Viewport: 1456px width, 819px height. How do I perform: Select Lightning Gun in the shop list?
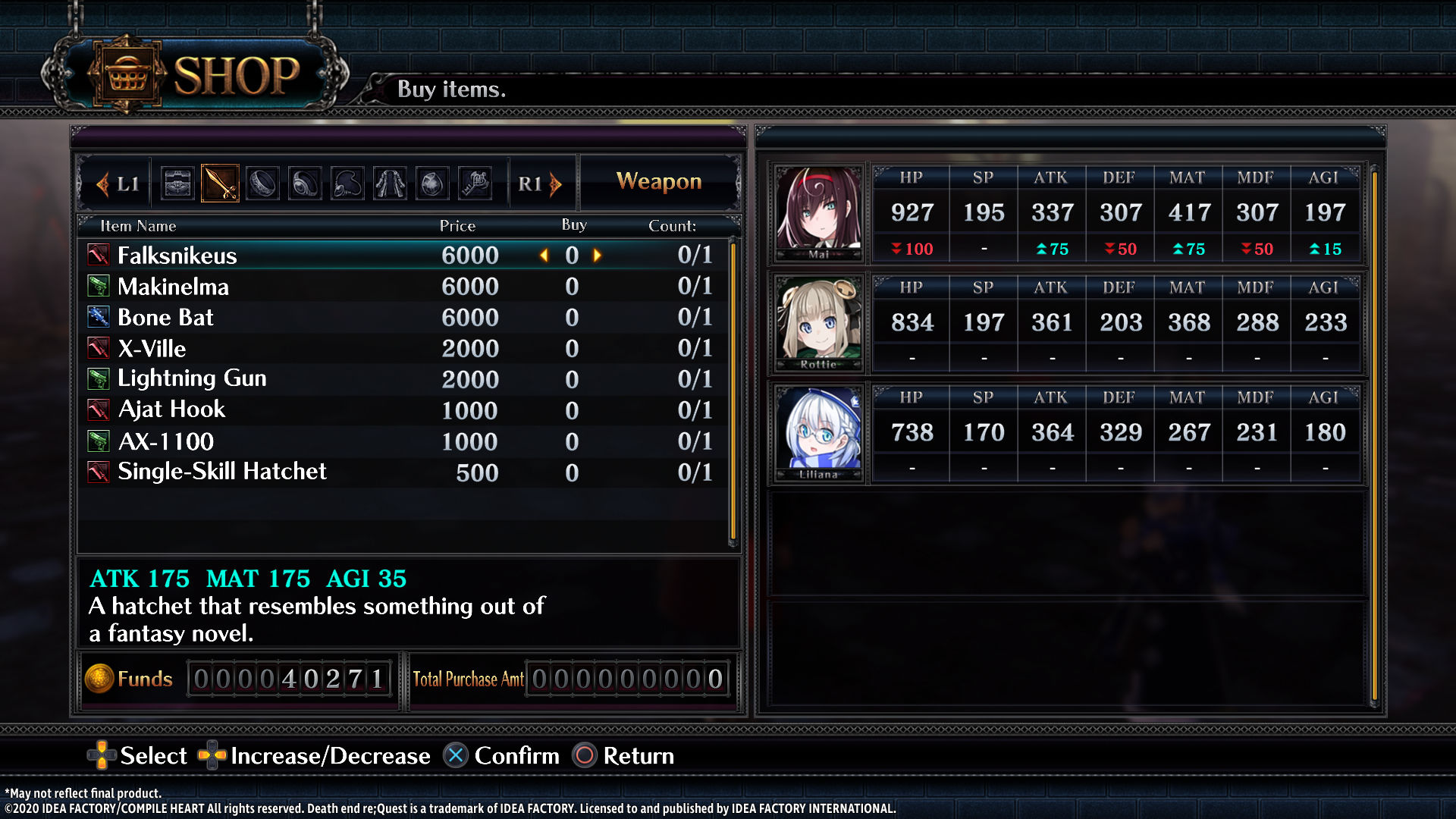pyautogui.click(x=192, y=378)
